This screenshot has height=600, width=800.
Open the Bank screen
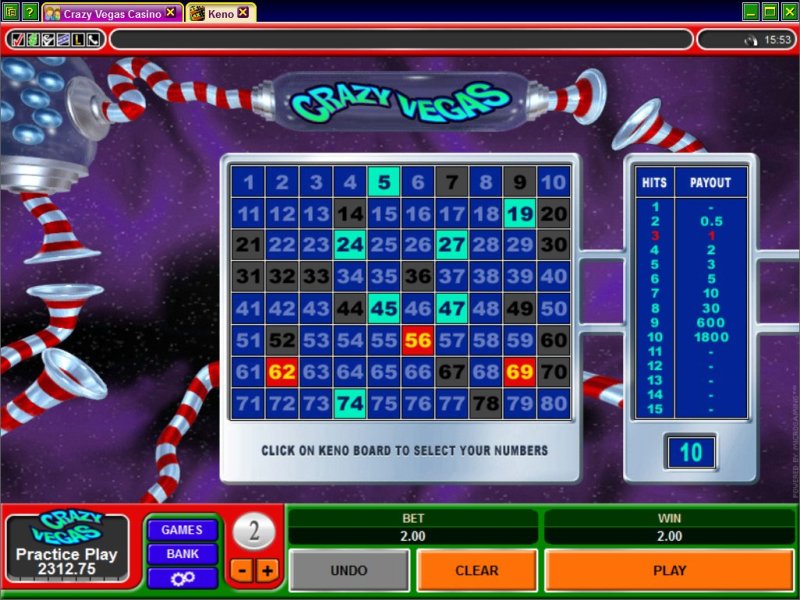tap(182, 554)
